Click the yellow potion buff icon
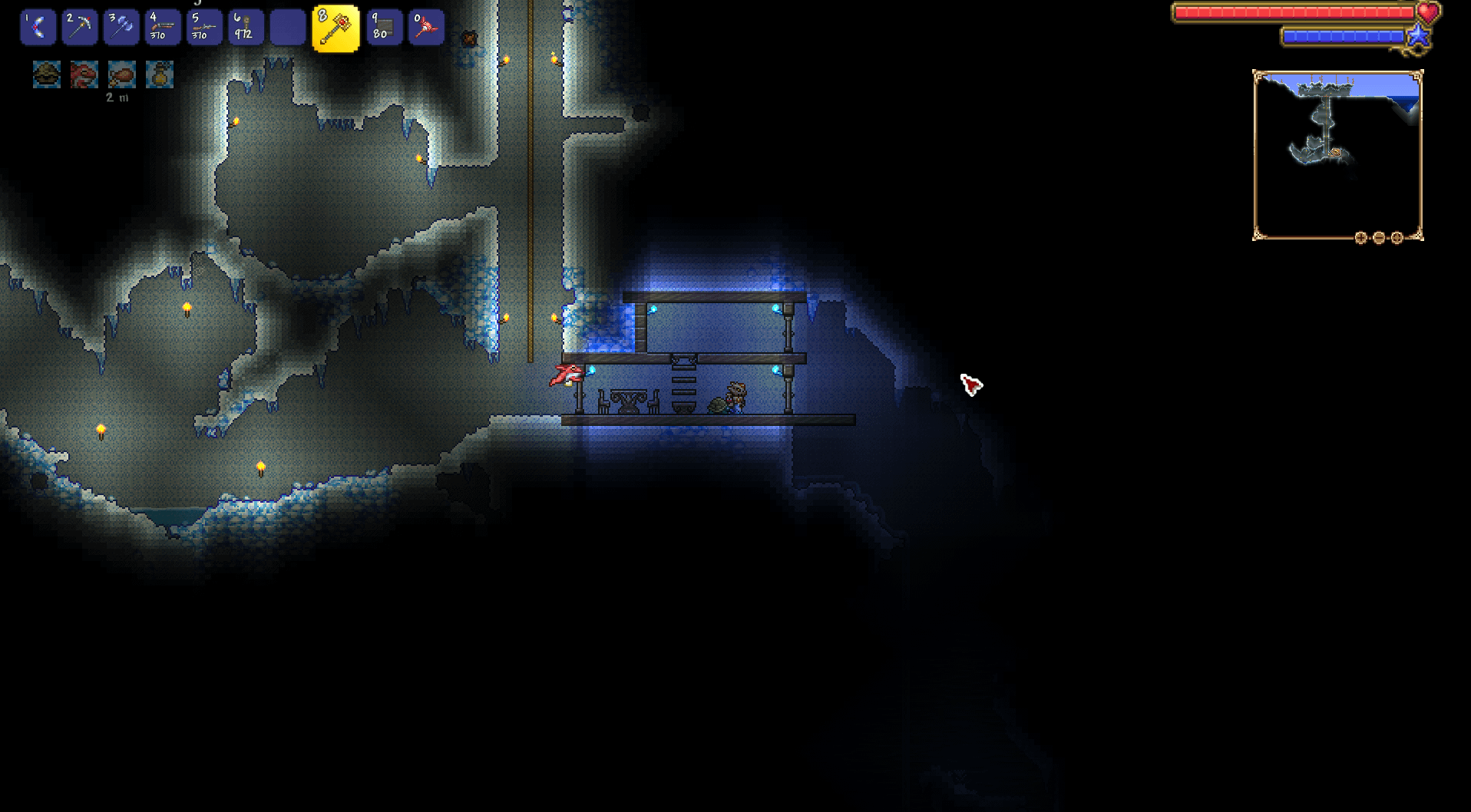This screenshot has width=1471, height=812. [x=160, y=74]
